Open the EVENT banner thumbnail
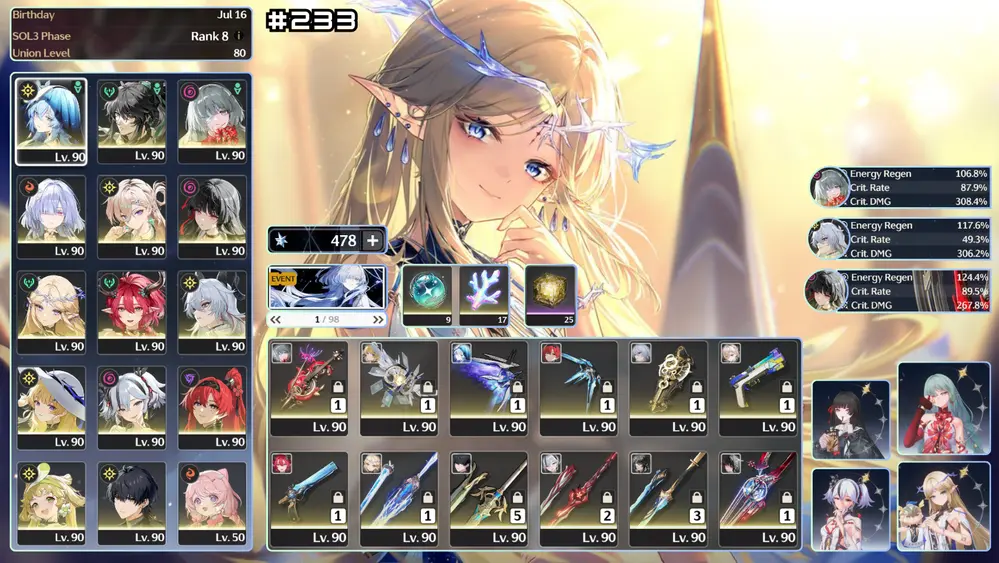Image resolution: width=999 pixels, height=563 pixels. coord(327,288)
